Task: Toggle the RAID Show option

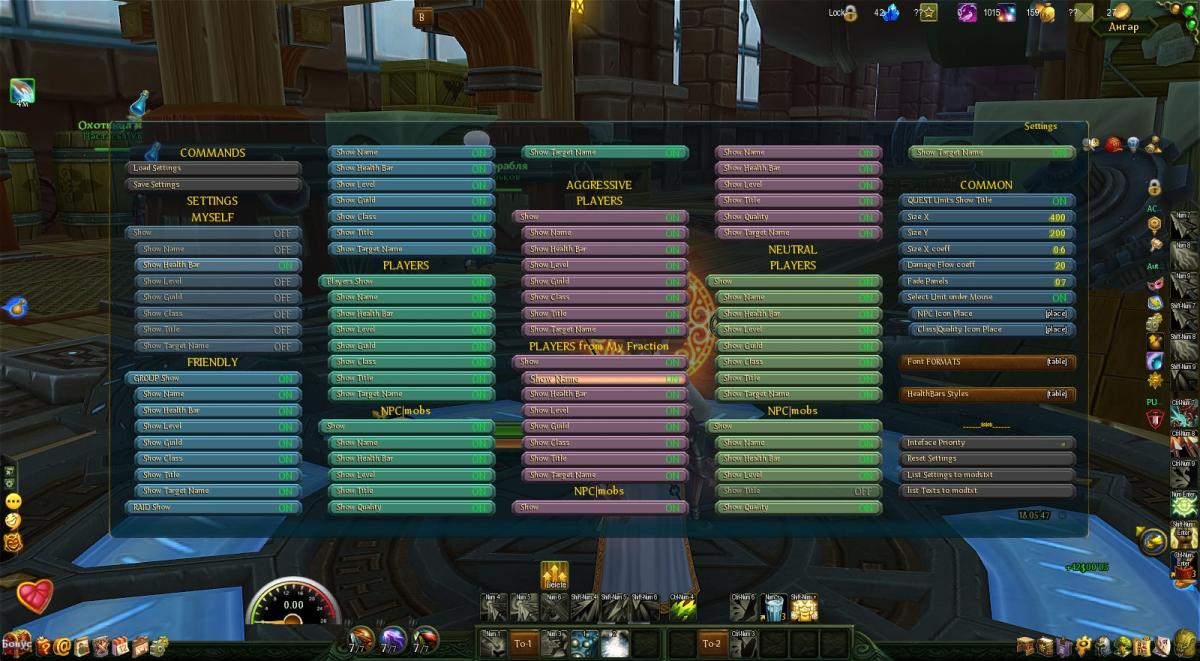Action: [x=213, y=508]
